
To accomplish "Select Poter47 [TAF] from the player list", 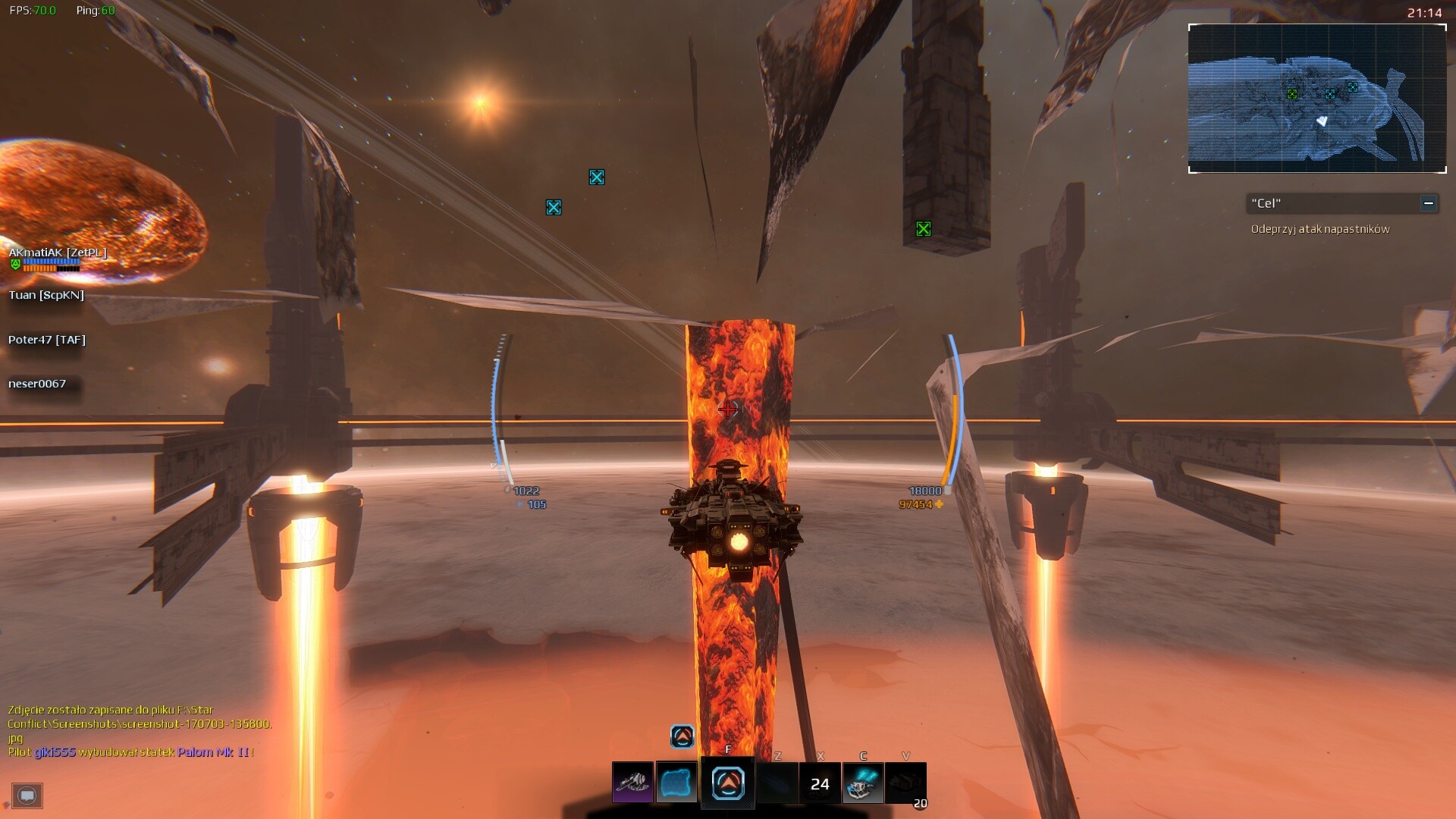I will point(46,340).
